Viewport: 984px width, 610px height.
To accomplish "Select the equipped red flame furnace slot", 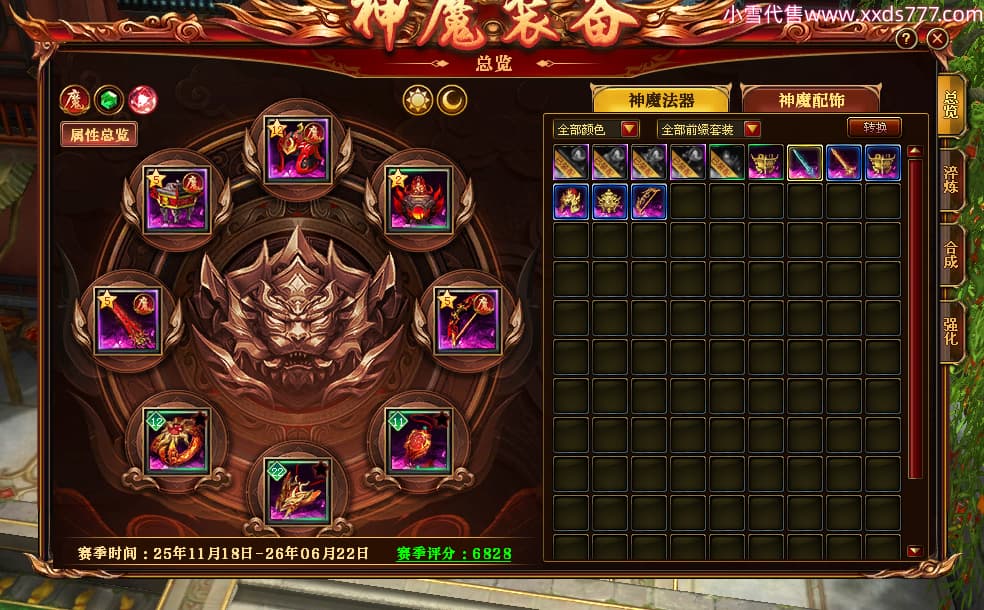I will click(x=420, y=198).
